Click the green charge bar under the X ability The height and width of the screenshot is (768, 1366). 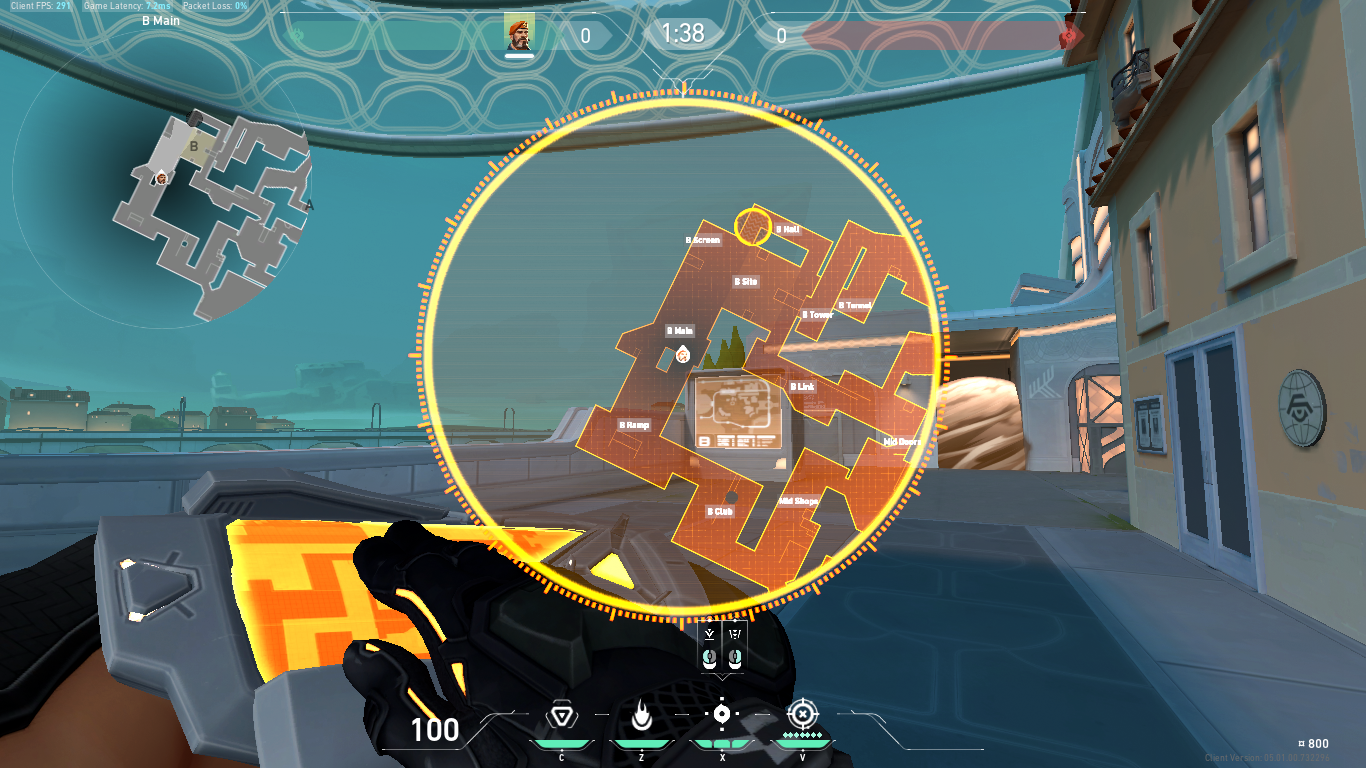coord(722,742)
